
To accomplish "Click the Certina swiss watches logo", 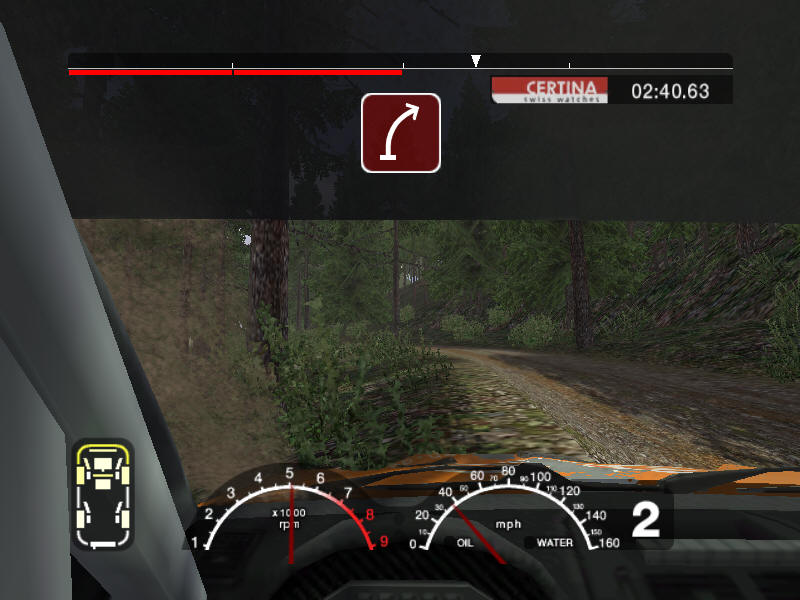I will 551,91.
